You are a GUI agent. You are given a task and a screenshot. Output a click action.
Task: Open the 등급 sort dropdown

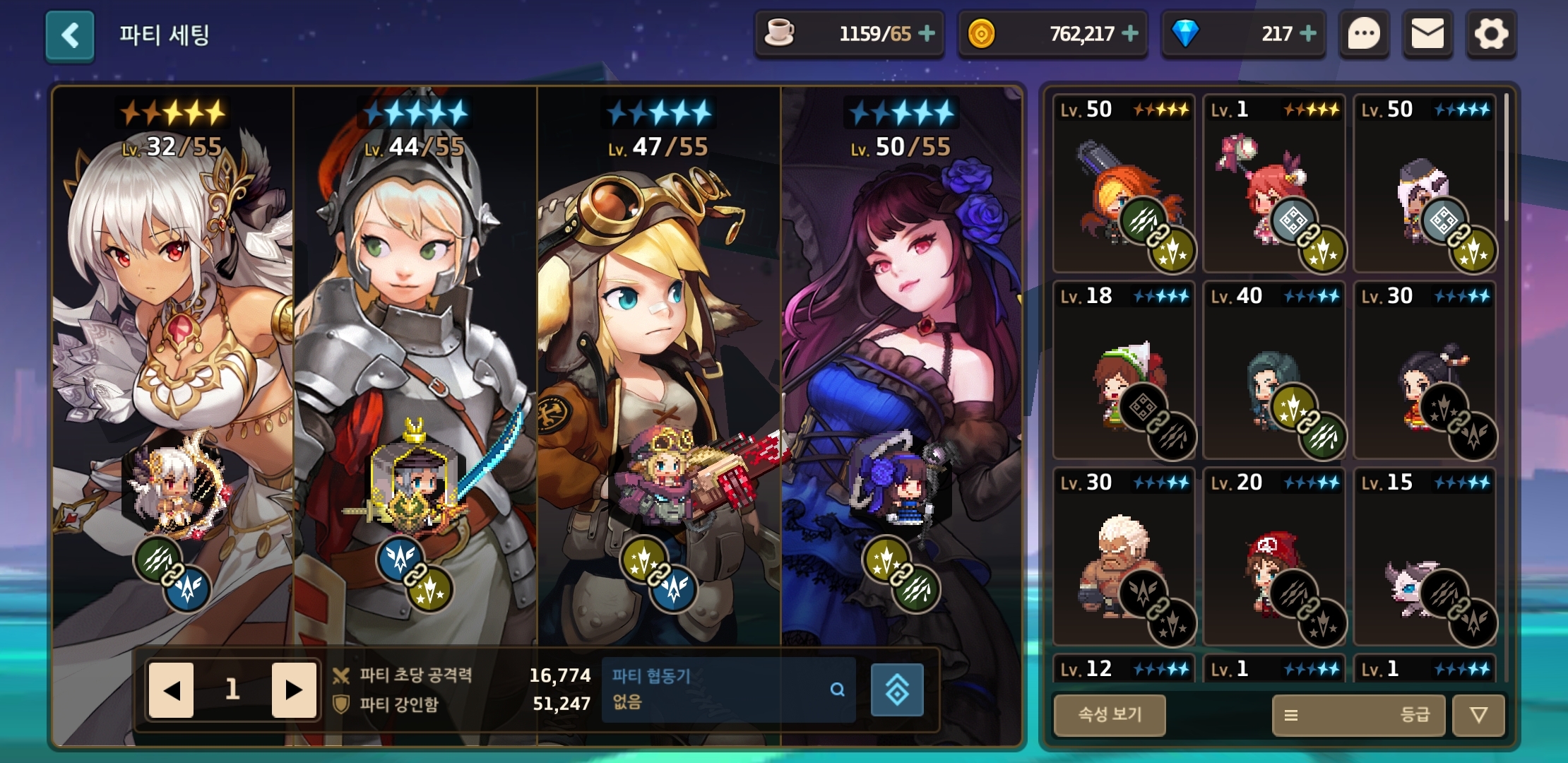[1358, 715]
